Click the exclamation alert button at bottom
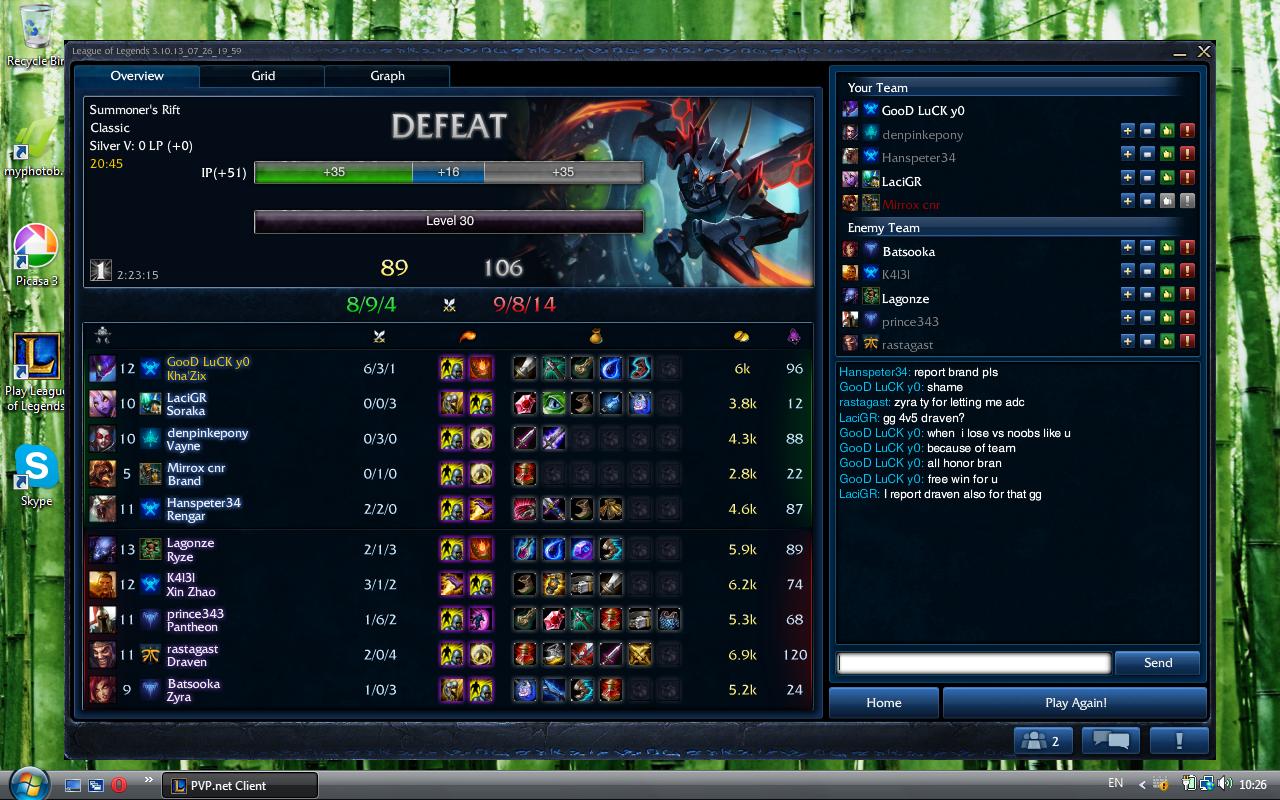Viewport: 1280px width, 800px height. pyautogui.click(x=1179, y=741)
